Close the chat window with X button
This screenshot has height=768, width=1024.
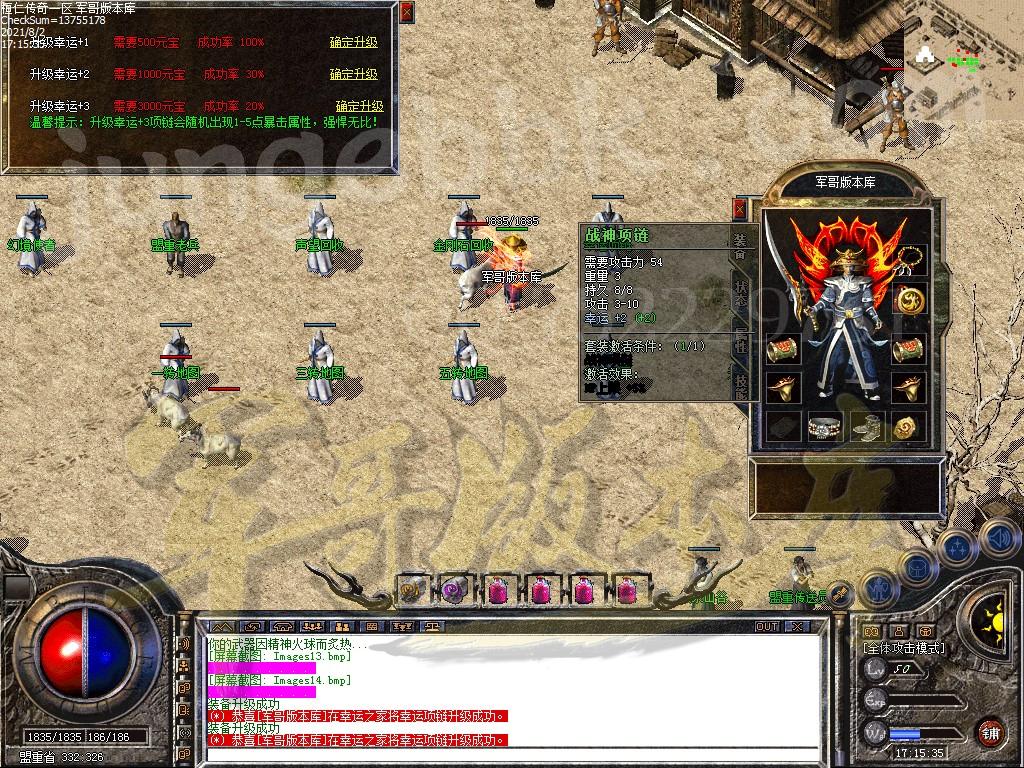click(797, 627)
